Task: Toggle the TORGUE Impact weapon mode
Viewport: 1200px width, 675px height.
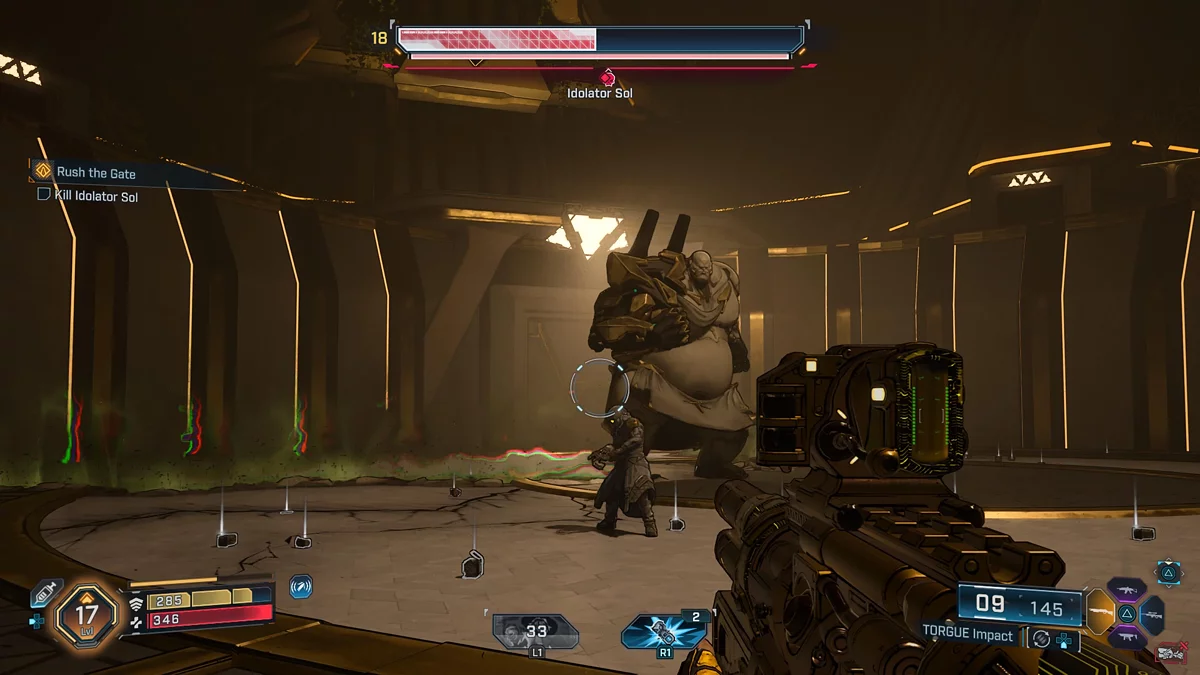Action: click(1042, 637)
